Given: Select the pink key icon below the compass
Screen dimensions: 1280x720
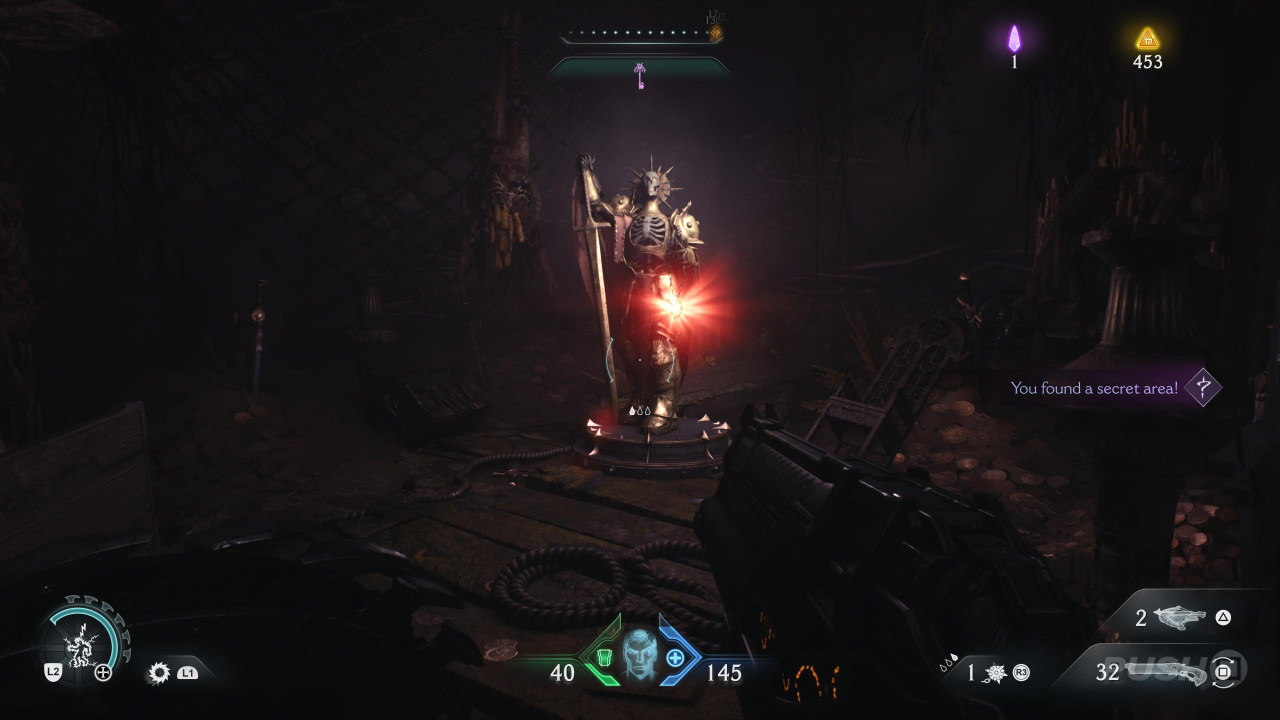Looking at the screenshot, I should (x=639, y=75).
